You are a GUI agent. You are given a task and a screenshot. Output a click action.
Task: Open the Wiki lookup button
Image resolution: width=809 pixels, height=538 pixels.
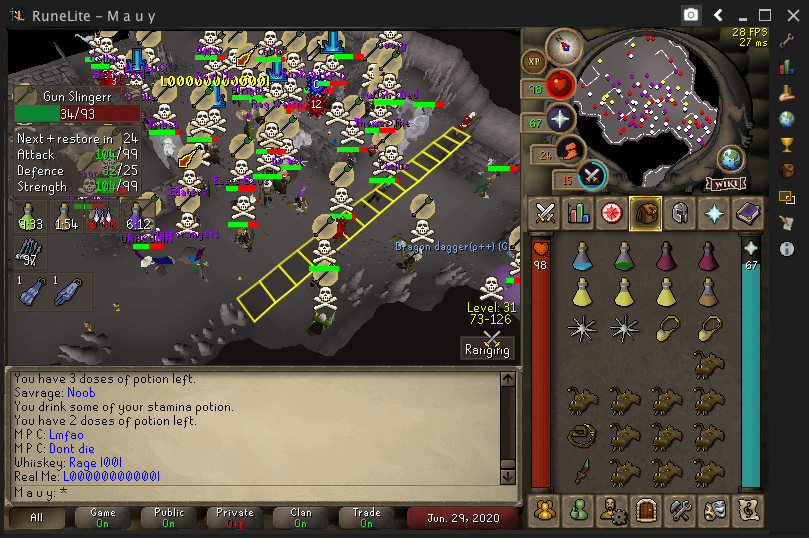(x=727, y=183)
